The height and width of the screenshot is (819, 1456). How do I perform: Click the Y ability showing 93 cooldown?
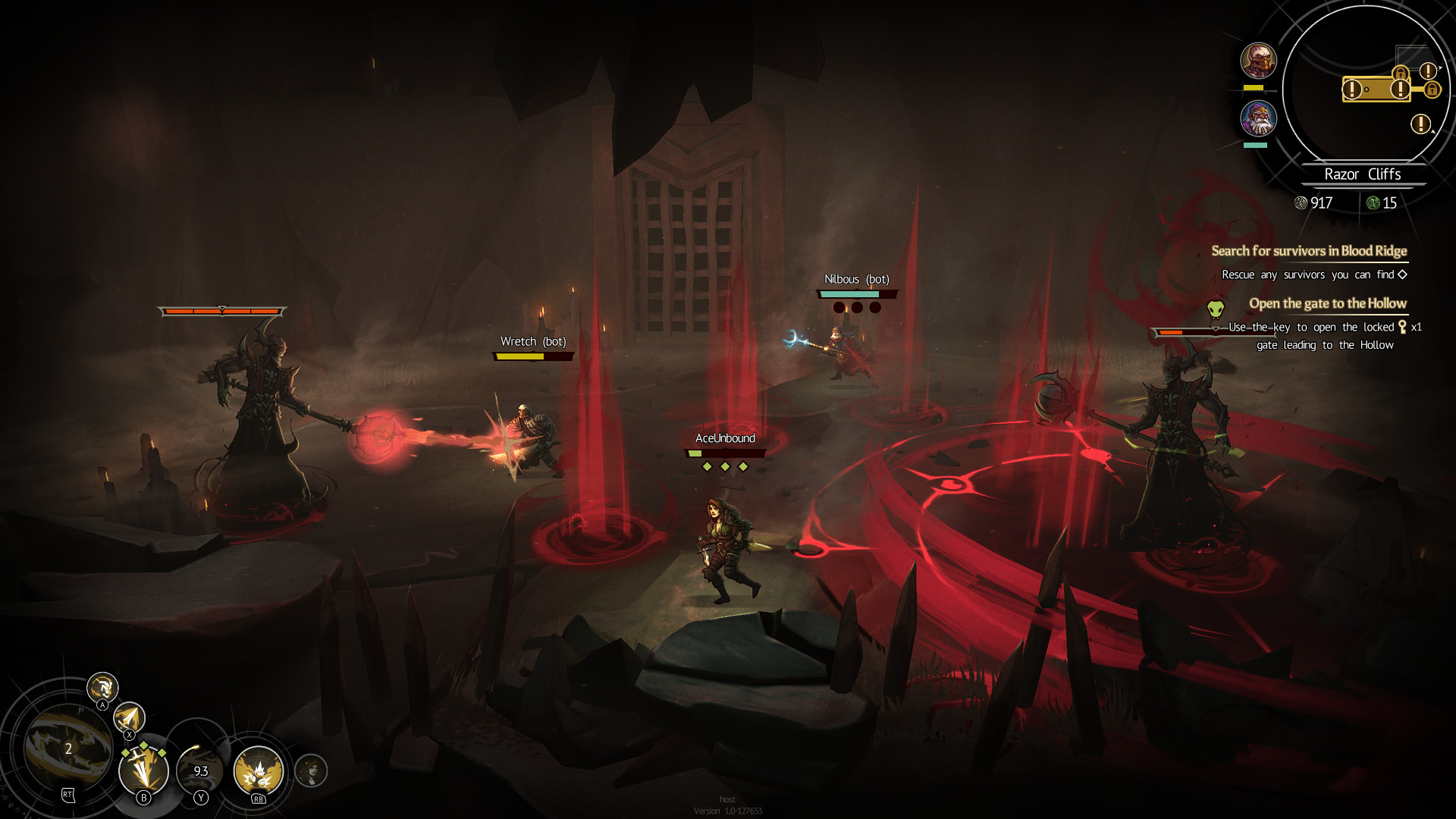(x=201, y=772)
